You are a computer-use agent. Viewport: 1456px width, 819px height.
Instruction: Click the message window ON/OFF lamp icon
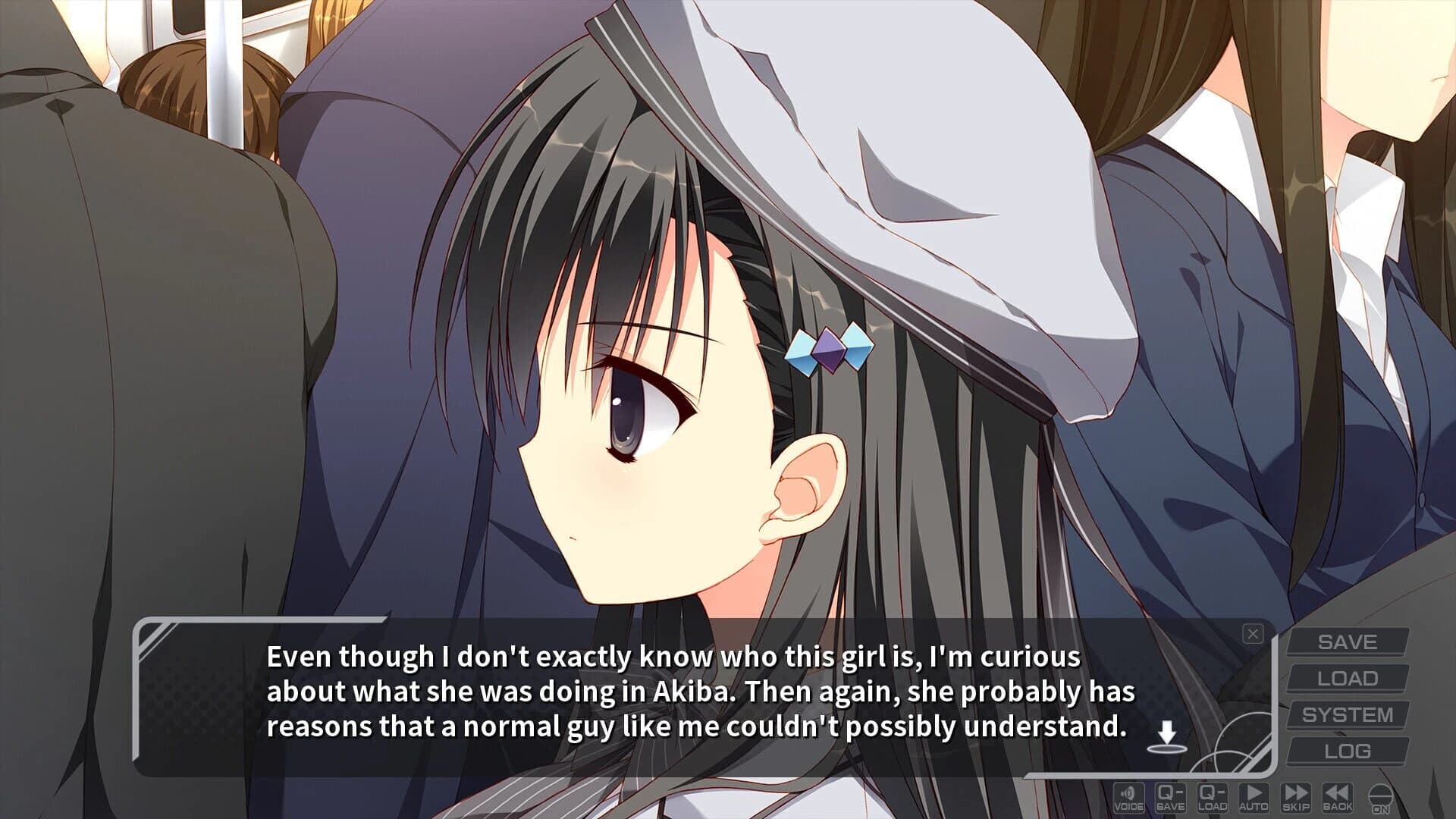point(1380,798)
